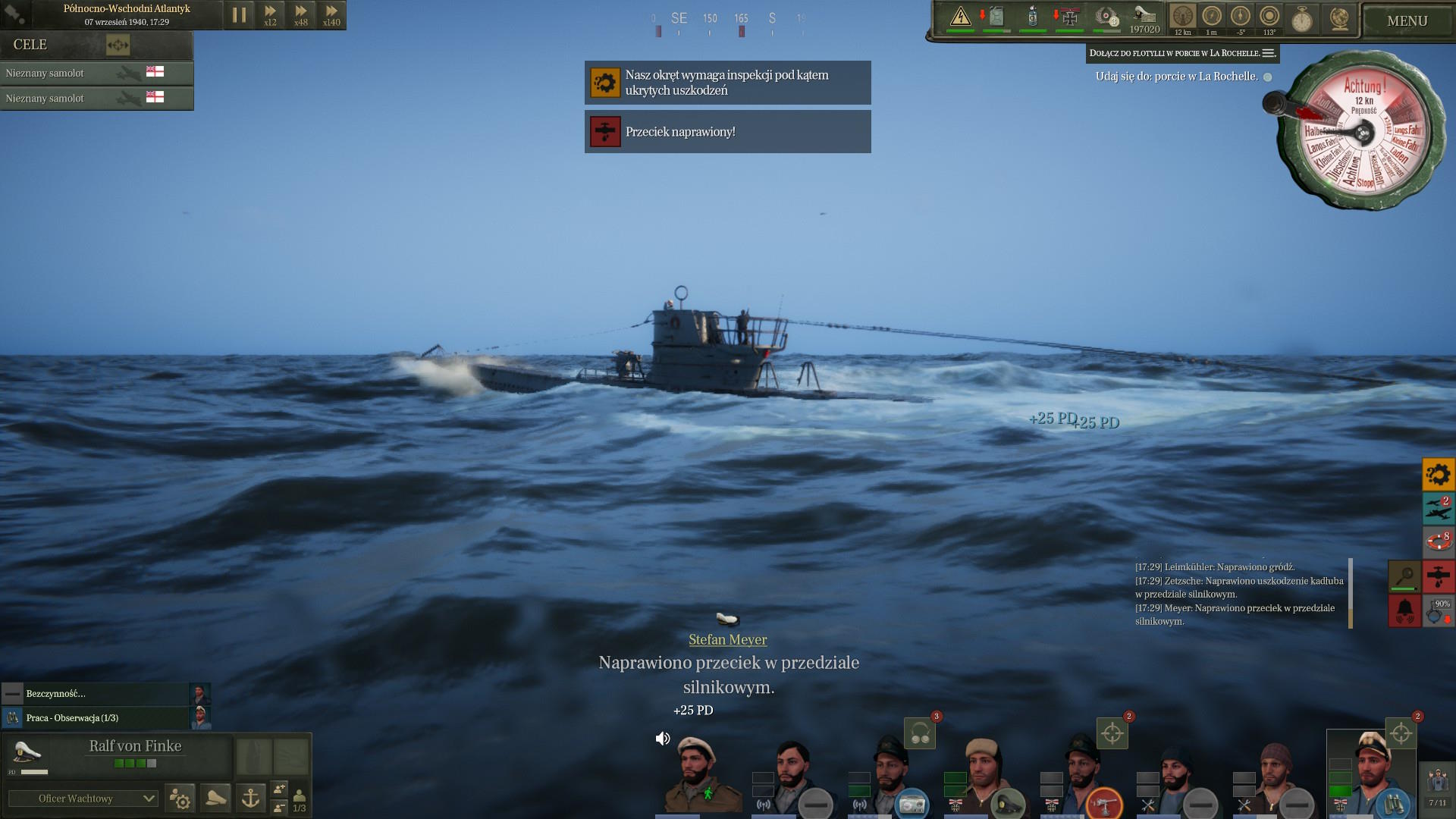The width and height of the screenshot is (1456, 819).
Task: Activate the red alarm bell
Action: 1404,610
